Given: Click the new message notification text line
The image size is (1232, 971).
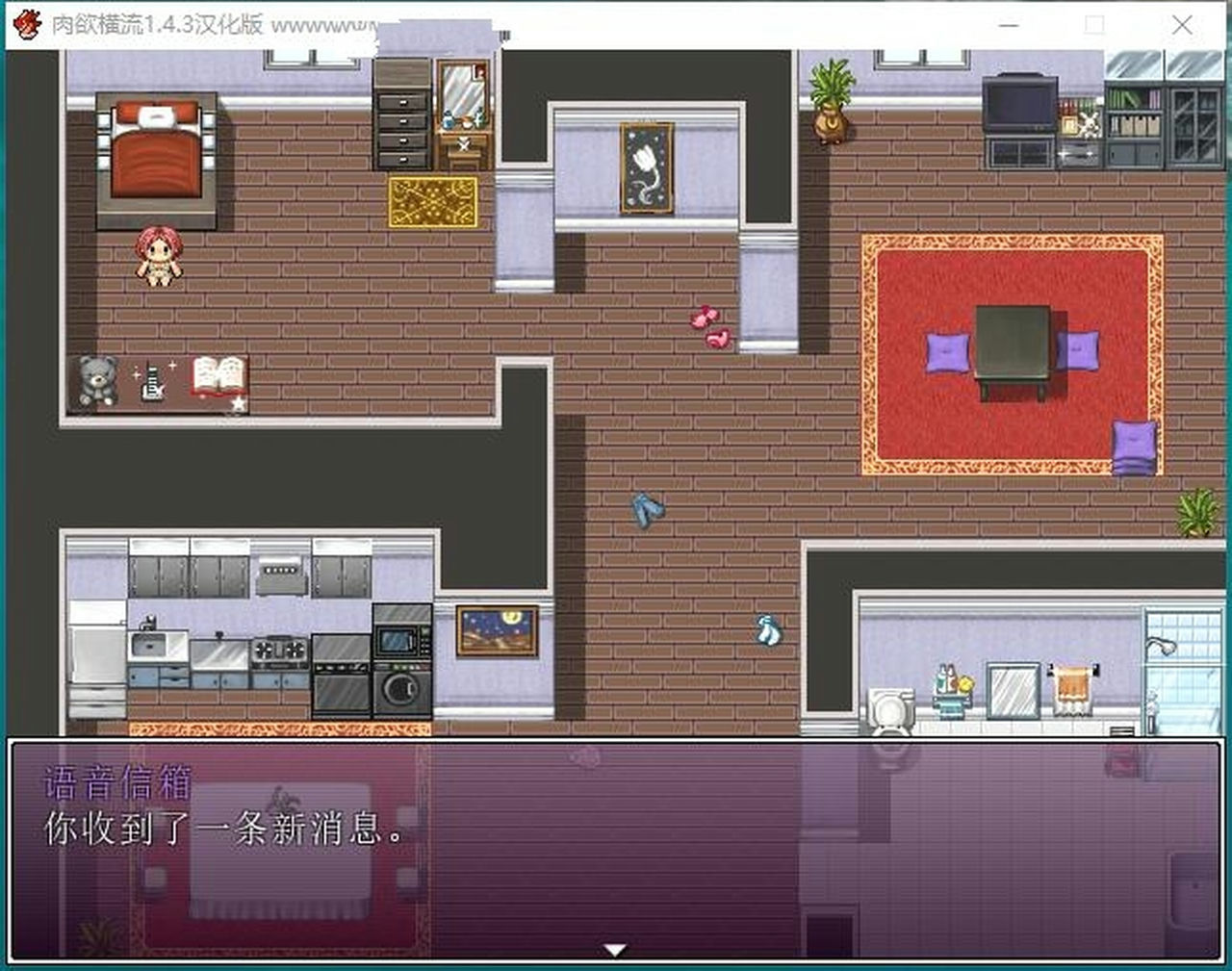Looking at the screenshot, I should point(226,830).
